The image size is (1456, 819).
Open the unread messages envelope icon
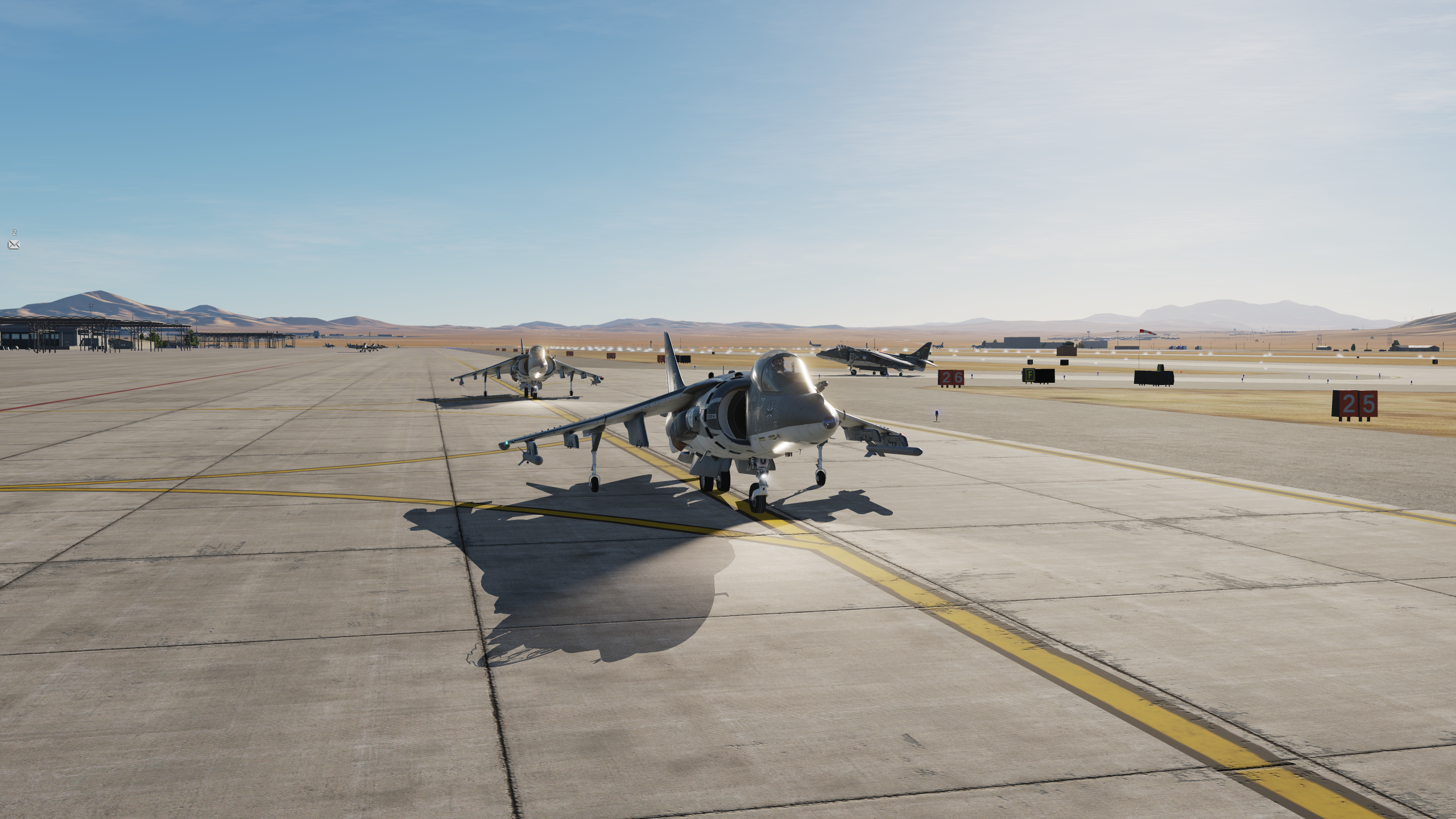coord(14,245)
